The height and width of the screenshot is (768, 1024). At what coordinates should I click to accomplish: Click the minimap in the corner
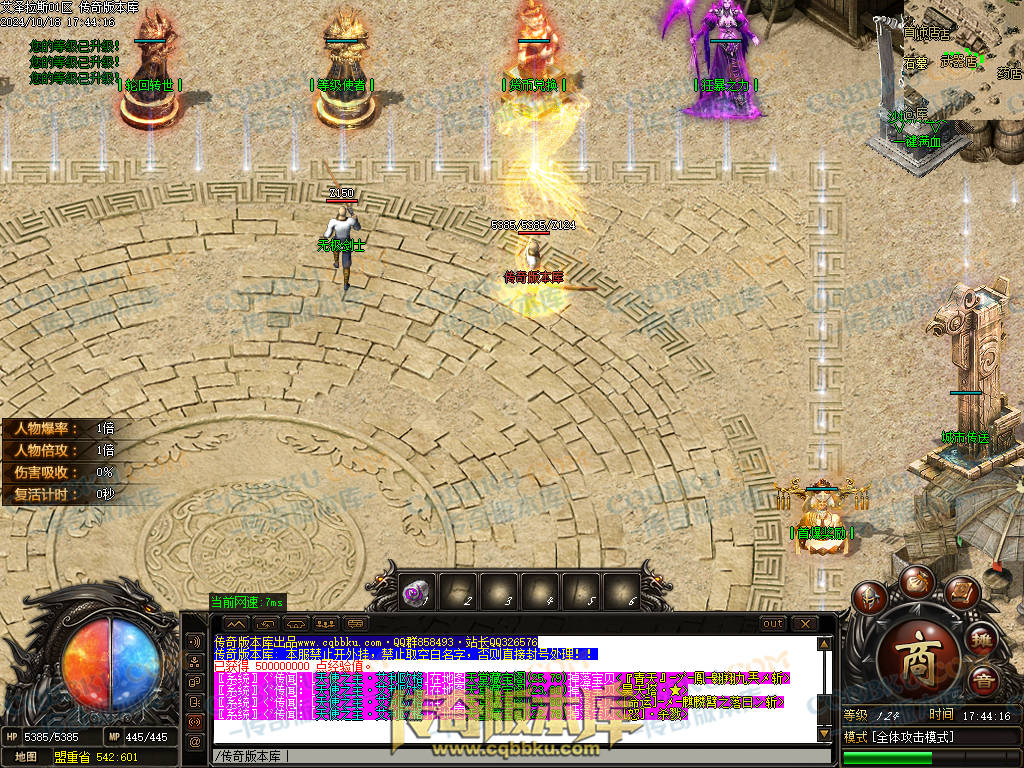pos(962,58)
